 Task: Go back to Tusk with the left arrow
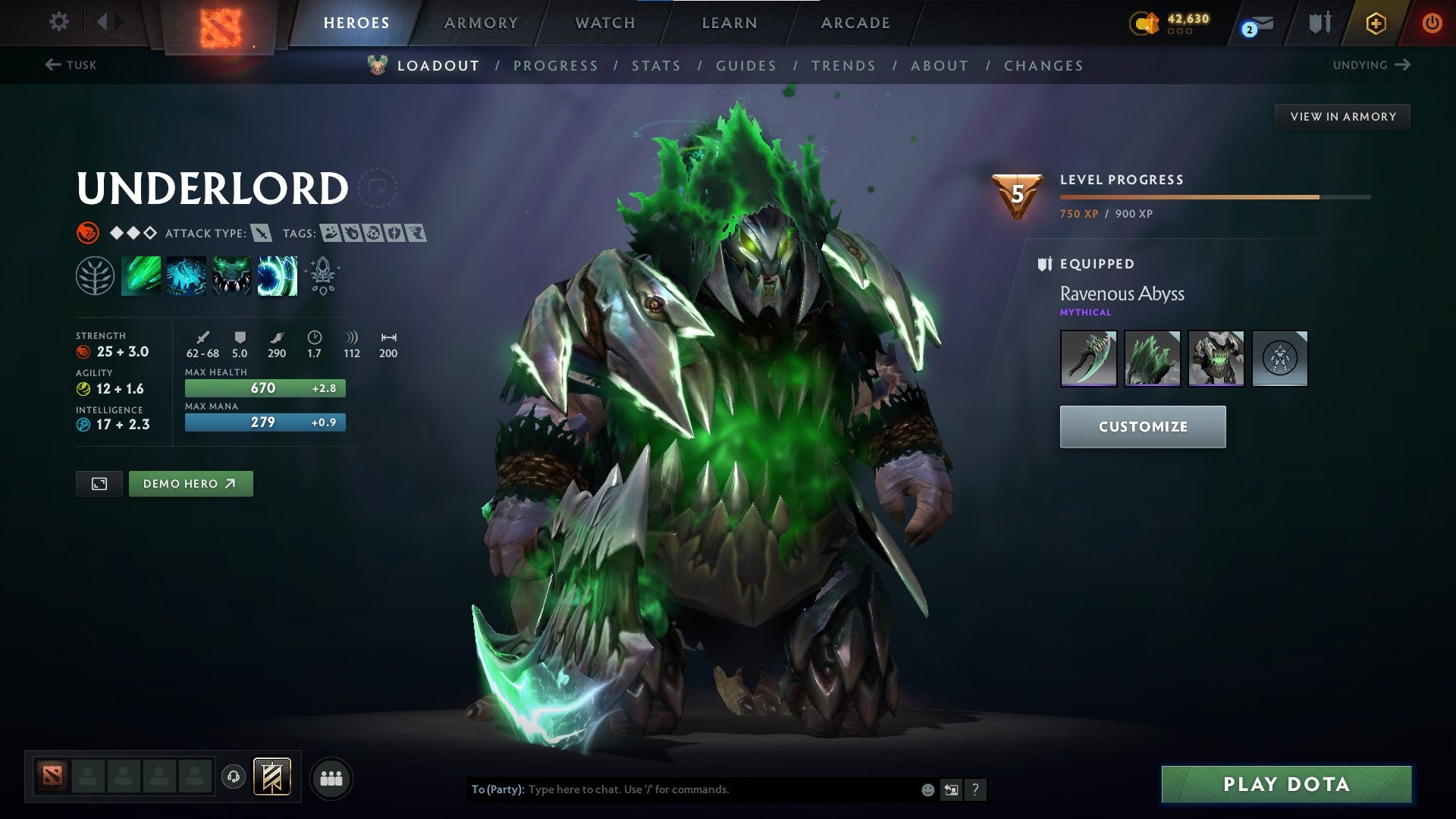(x=51, y=64)
